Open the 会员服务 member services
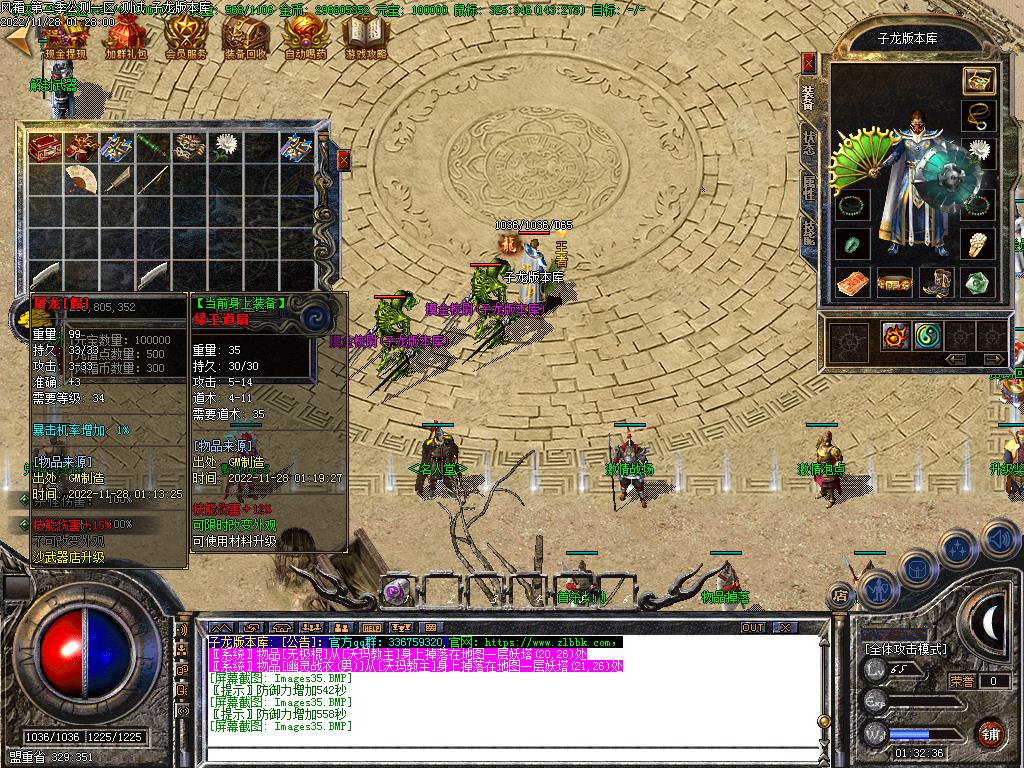The height and width of the screenshot is (768, 1024). coord(184,39)
